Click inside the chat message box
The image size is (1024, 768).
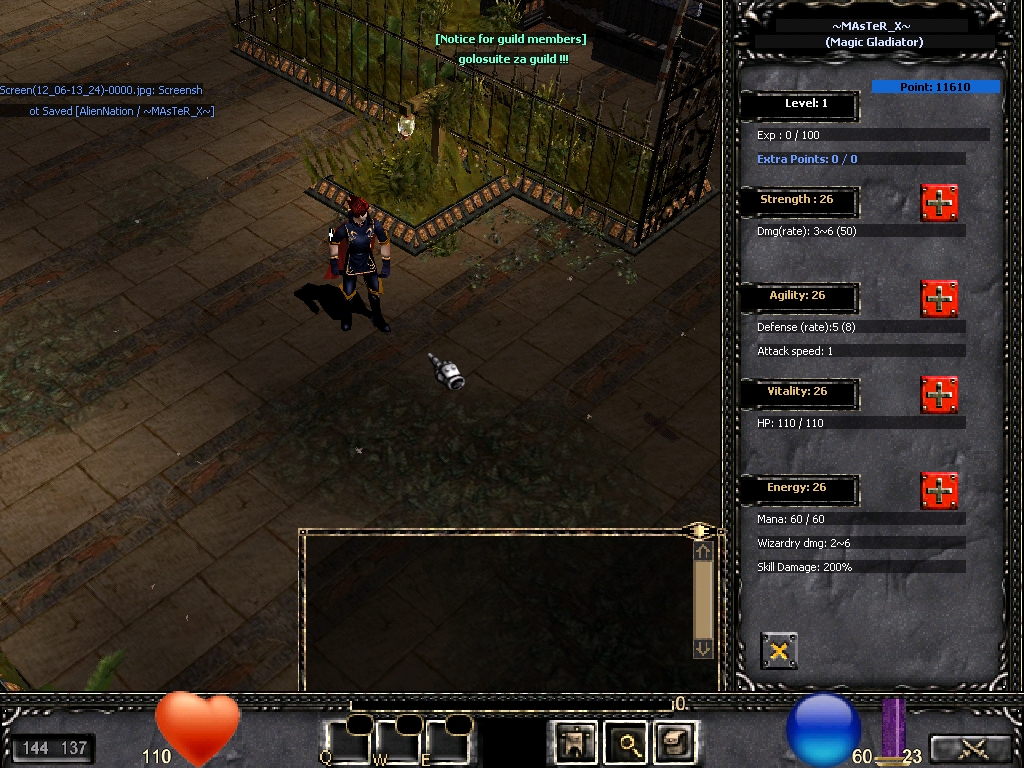point(495,610)
